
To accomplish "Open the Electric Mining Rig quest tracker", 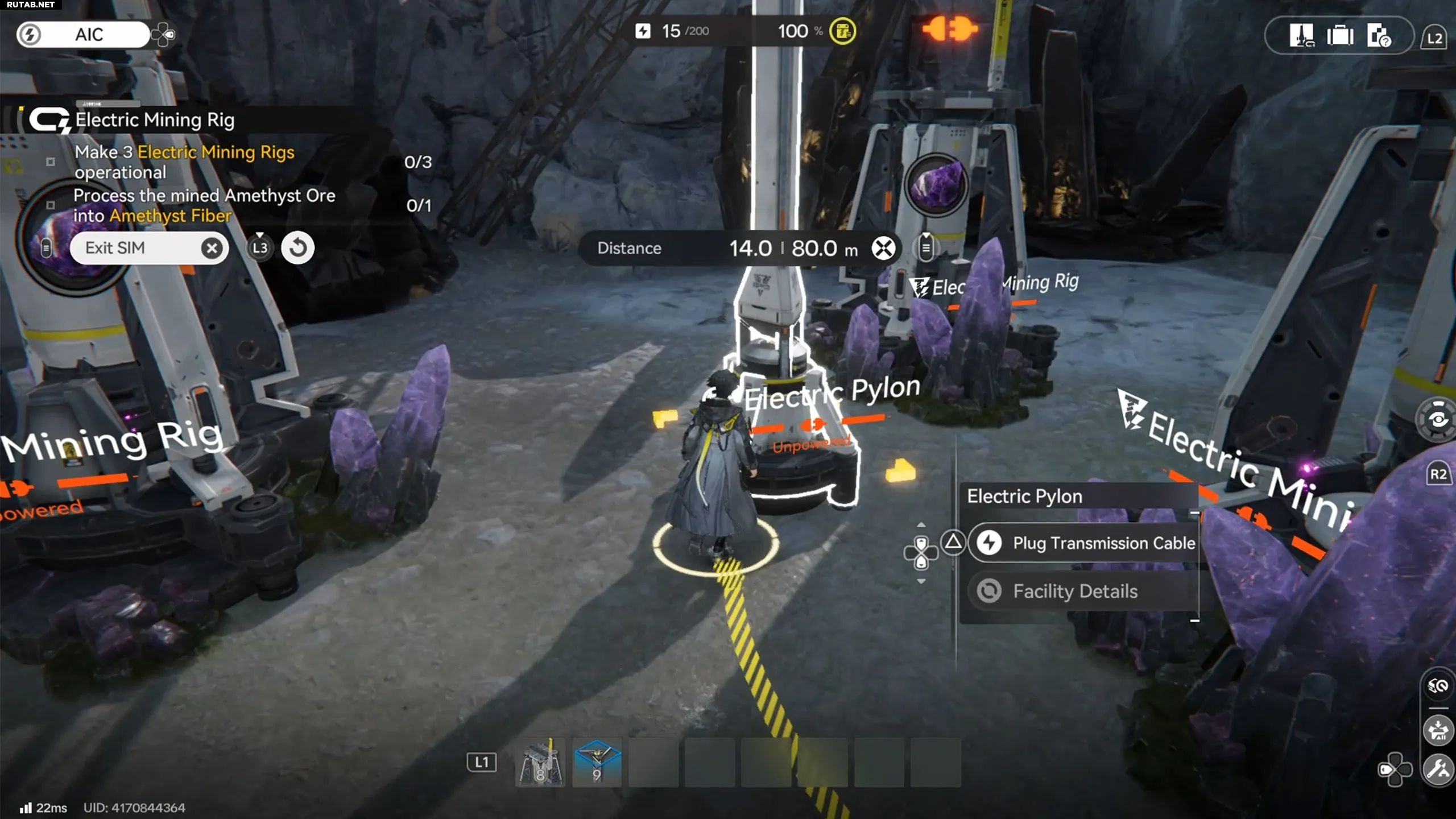I will click(155, 120).
